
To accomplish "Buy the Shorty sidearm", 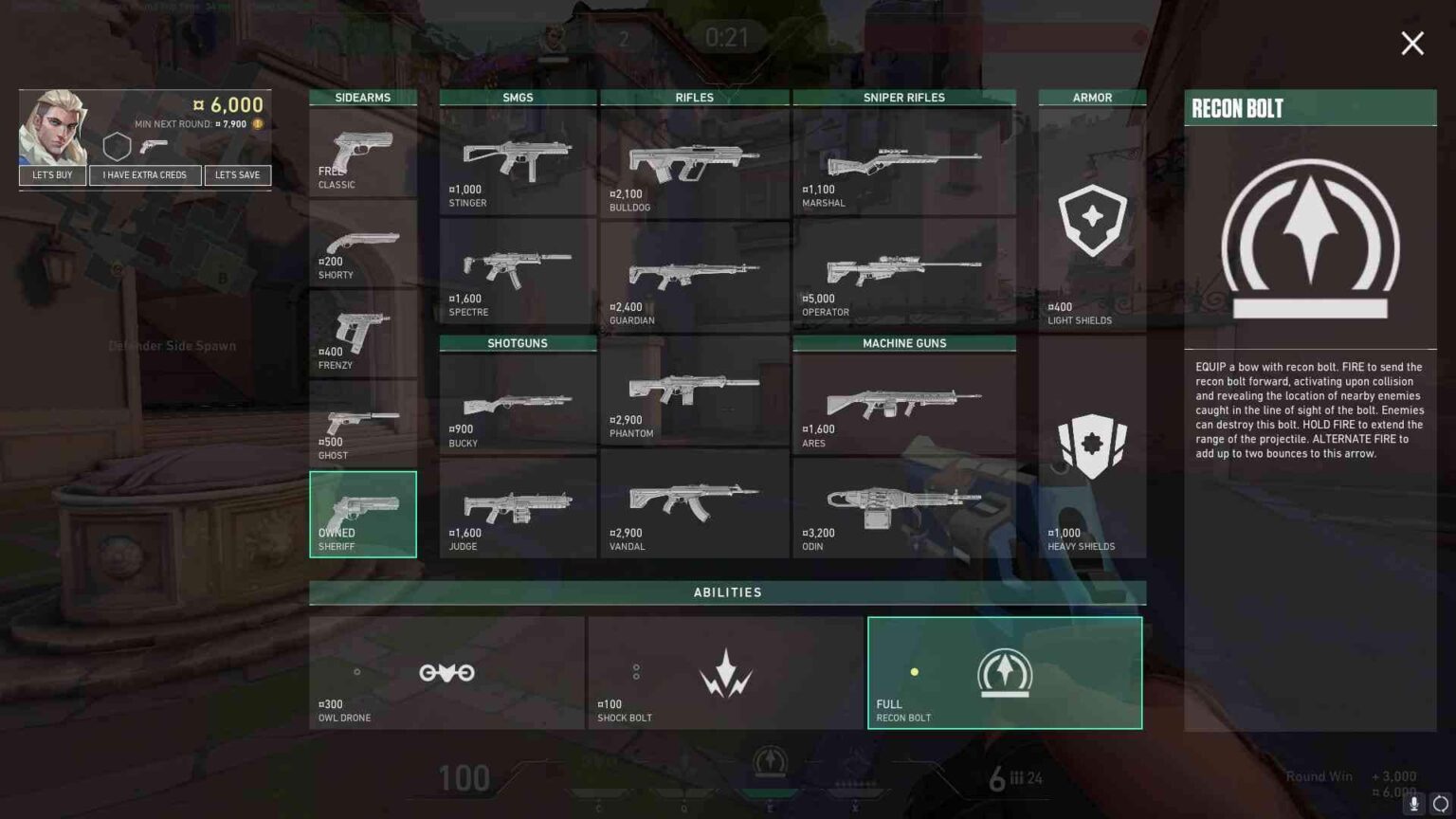I will click(x=362, y=245).
